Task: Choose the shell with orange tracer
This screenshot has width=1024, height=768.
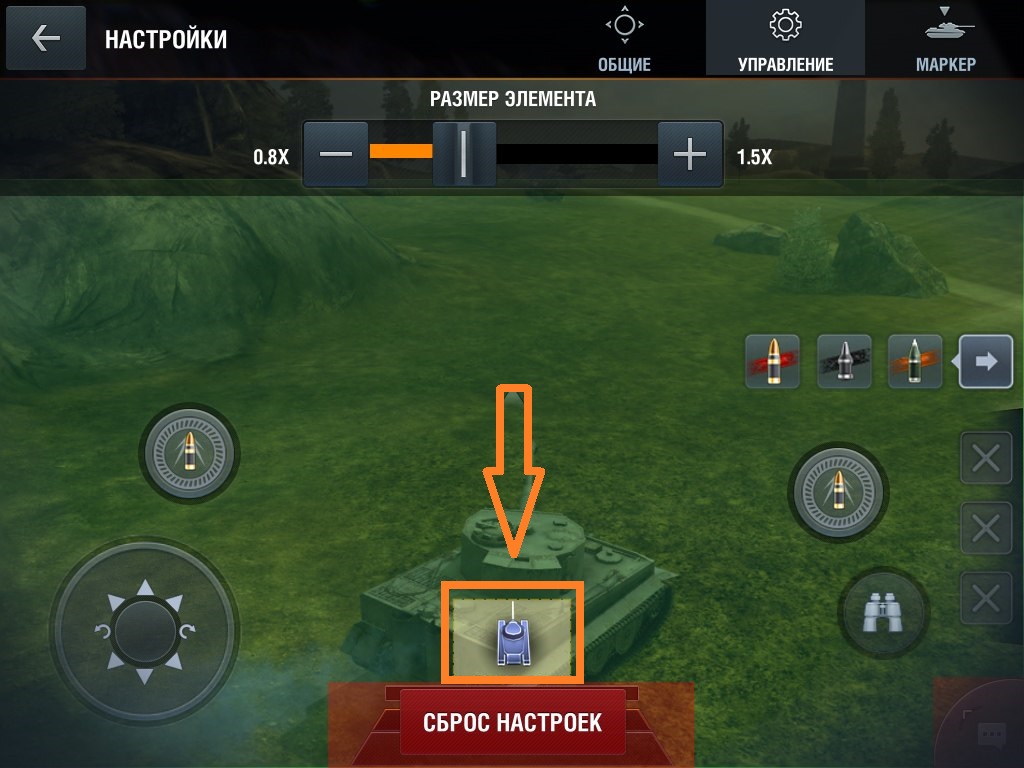Action: [915, 361]
